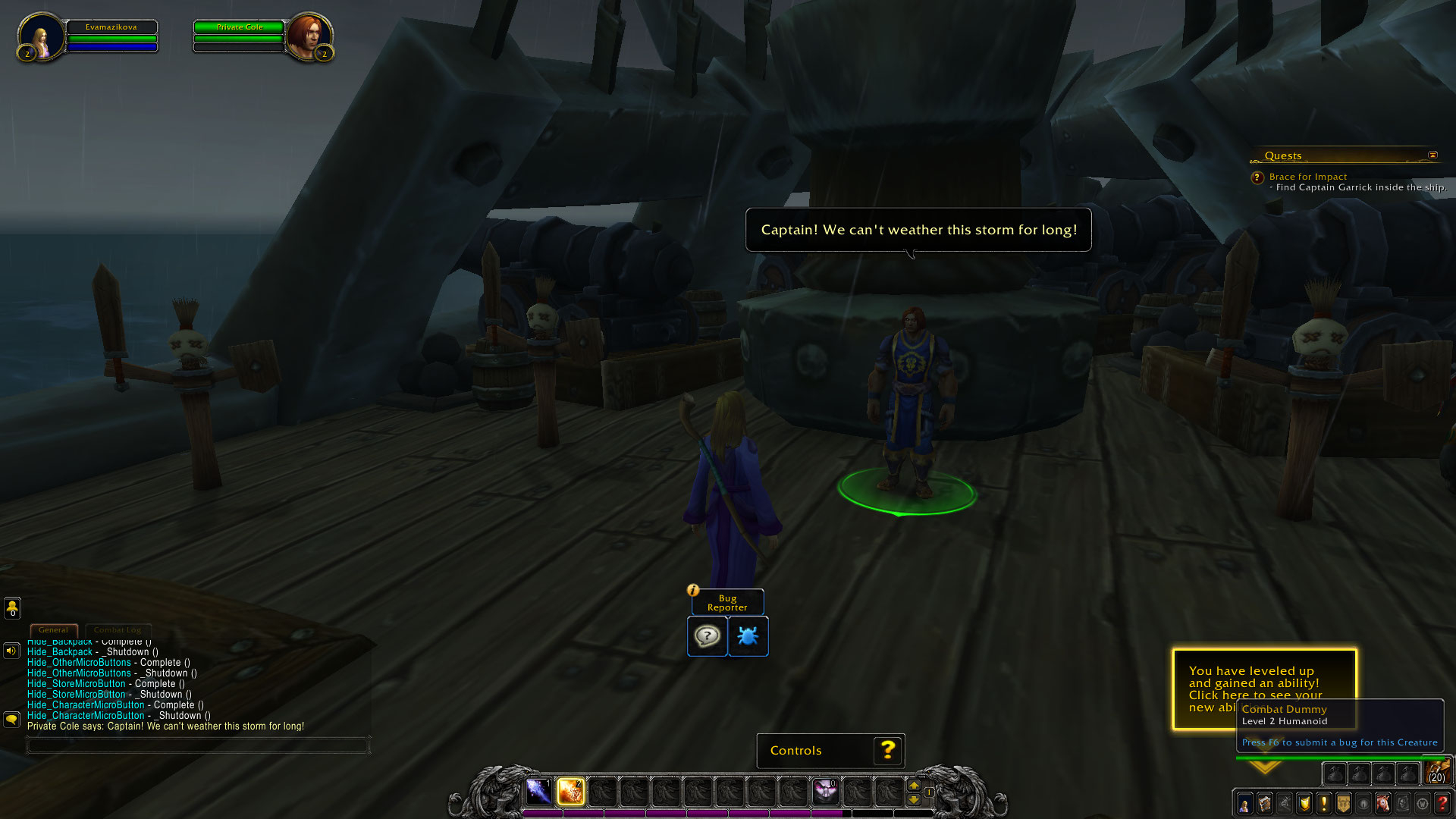
Task: Open the chat speech bubble menu
Action: coord(11,718)
